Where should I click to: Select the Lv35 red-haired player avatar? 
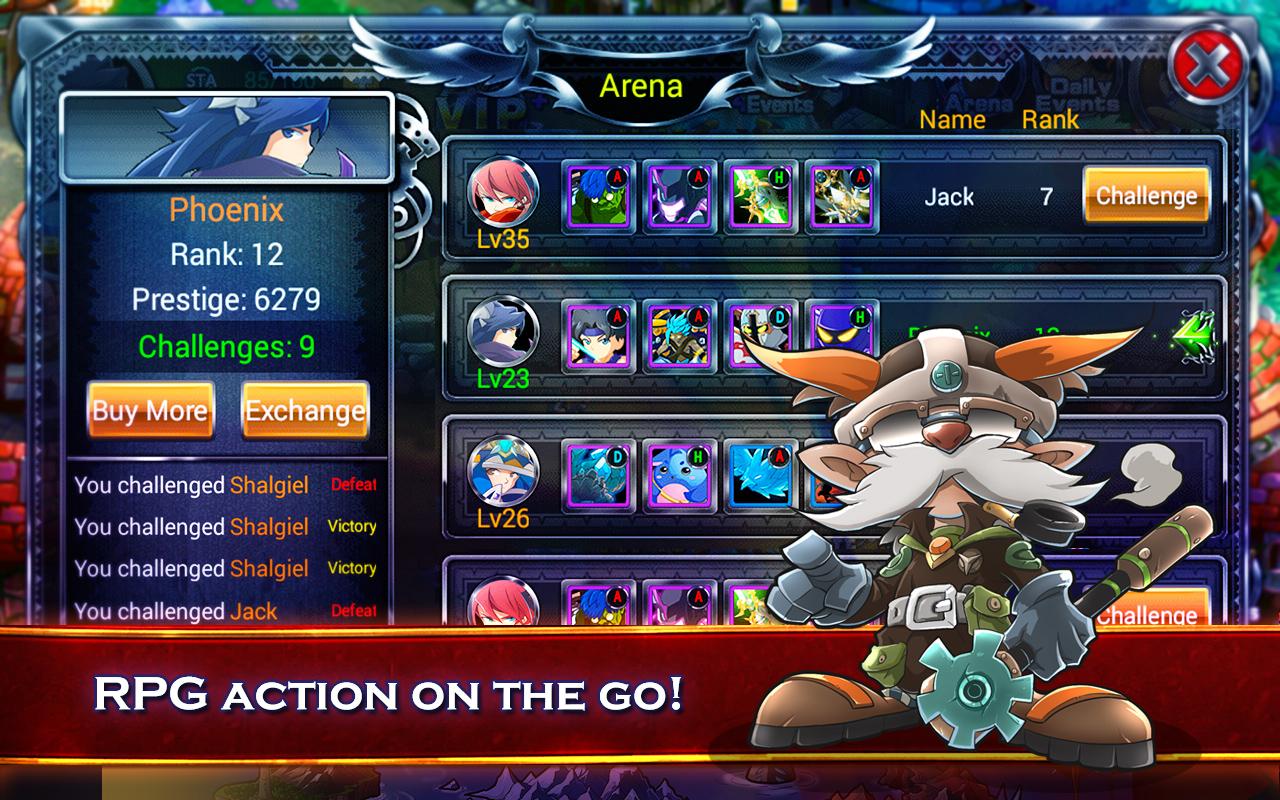click(x=503, y=190)
